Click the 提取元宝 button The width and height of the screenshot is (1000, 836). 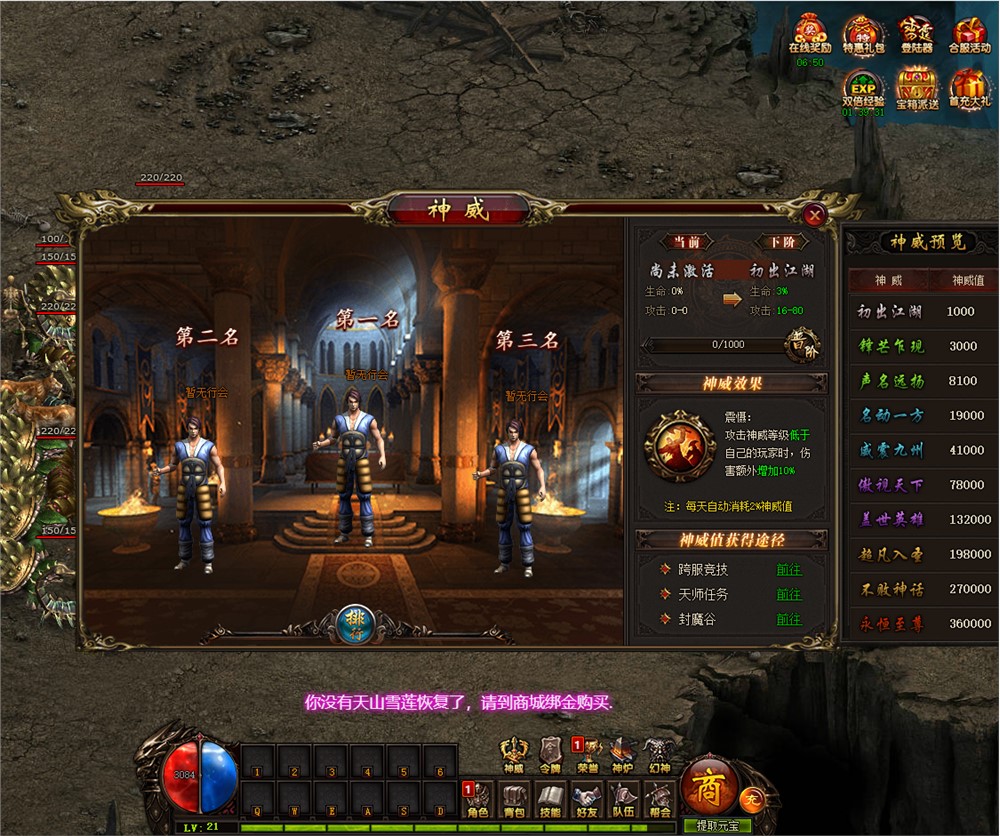point(717,826)
